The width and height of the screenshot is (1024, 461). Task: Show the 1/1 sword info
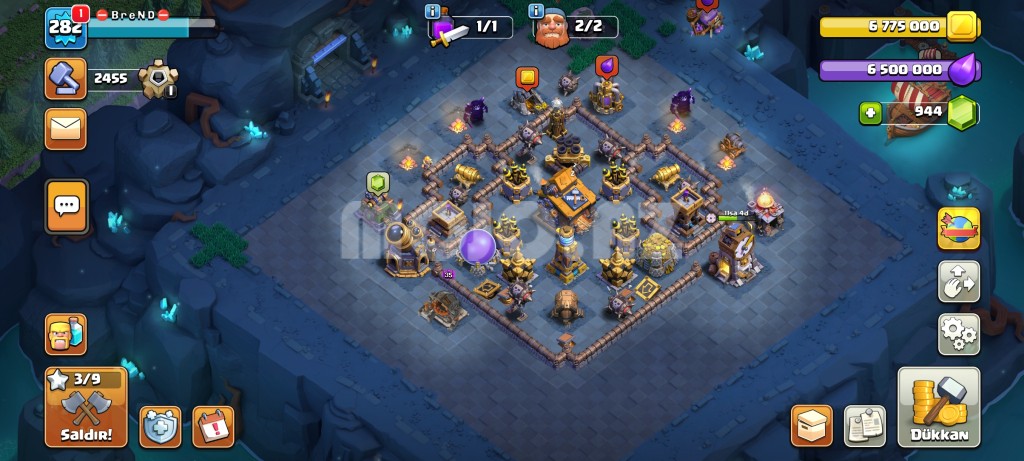433,12
